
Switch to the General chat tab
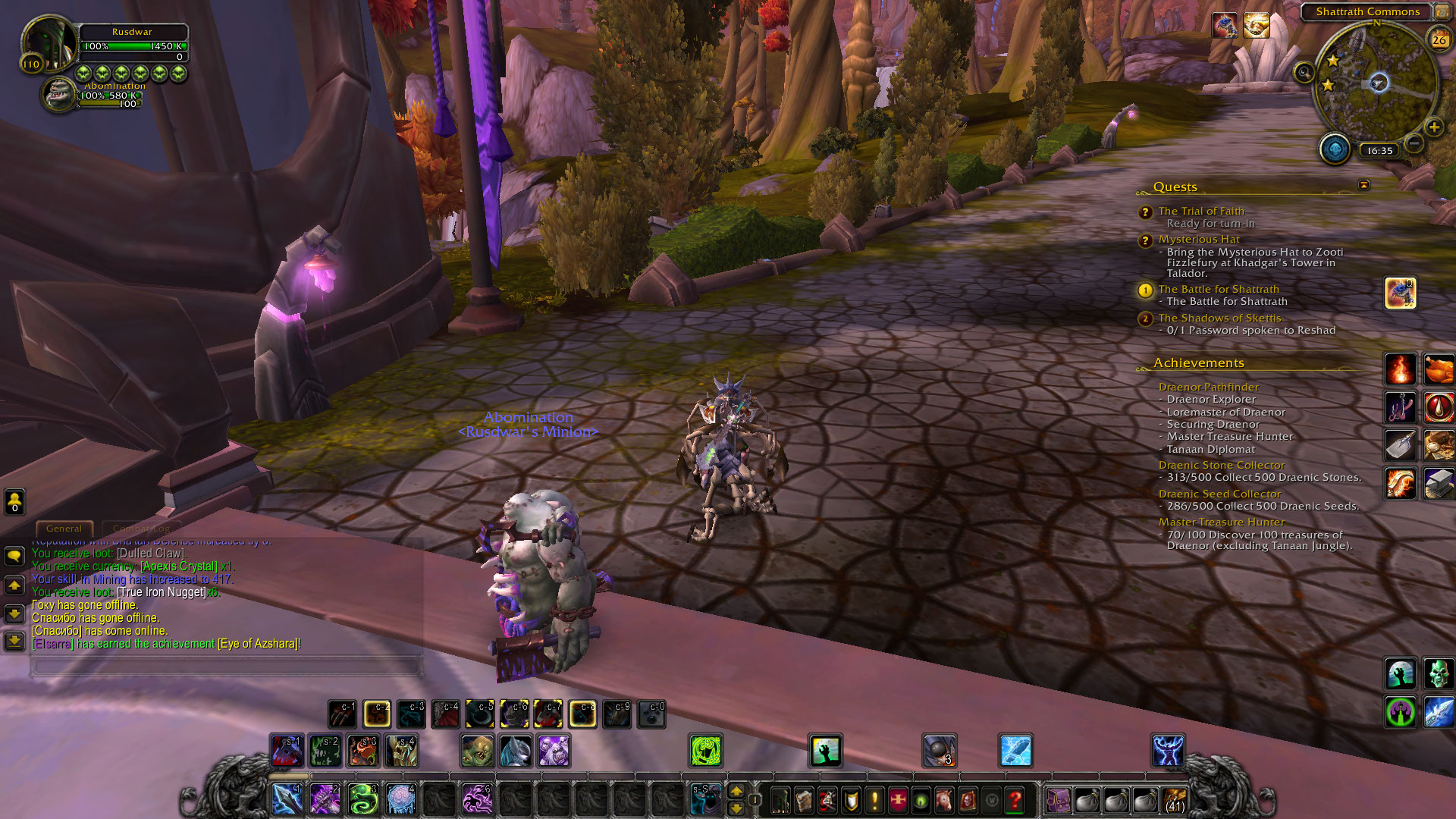coord(64,529)
